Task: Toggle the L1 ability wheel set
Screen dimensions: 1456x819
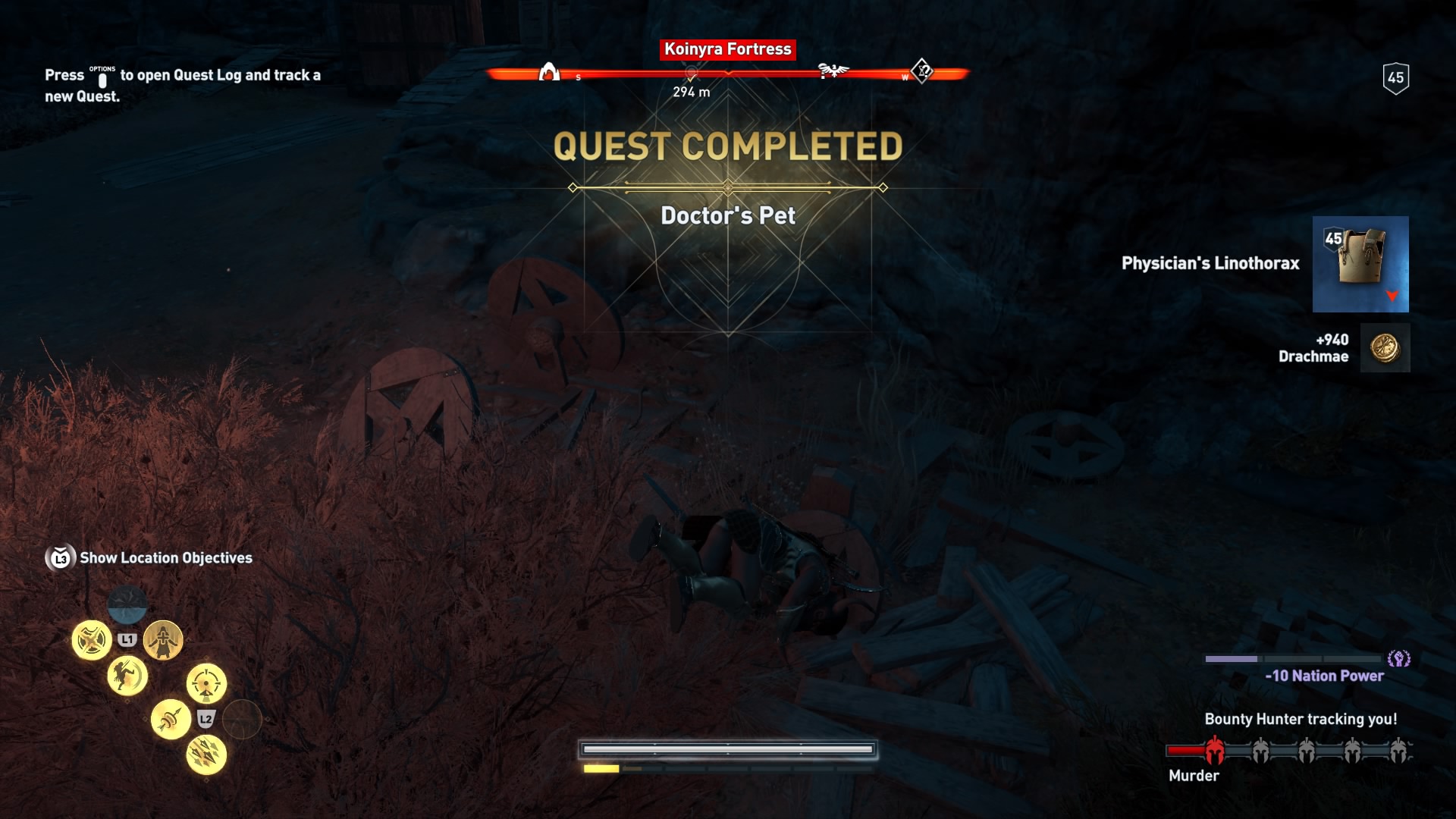Action: pos(127,639)
